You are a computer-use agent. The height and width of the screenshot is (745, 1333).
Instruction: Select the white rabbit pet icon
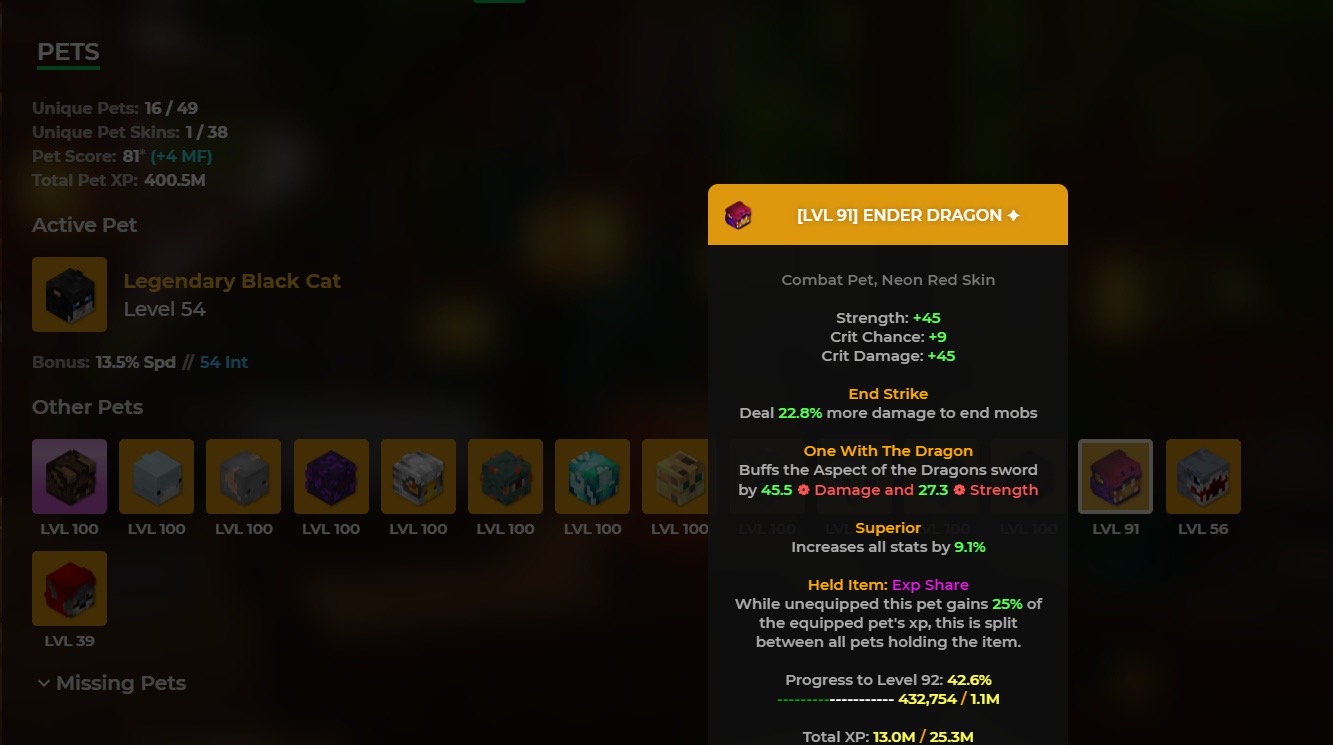pos(156,476)
